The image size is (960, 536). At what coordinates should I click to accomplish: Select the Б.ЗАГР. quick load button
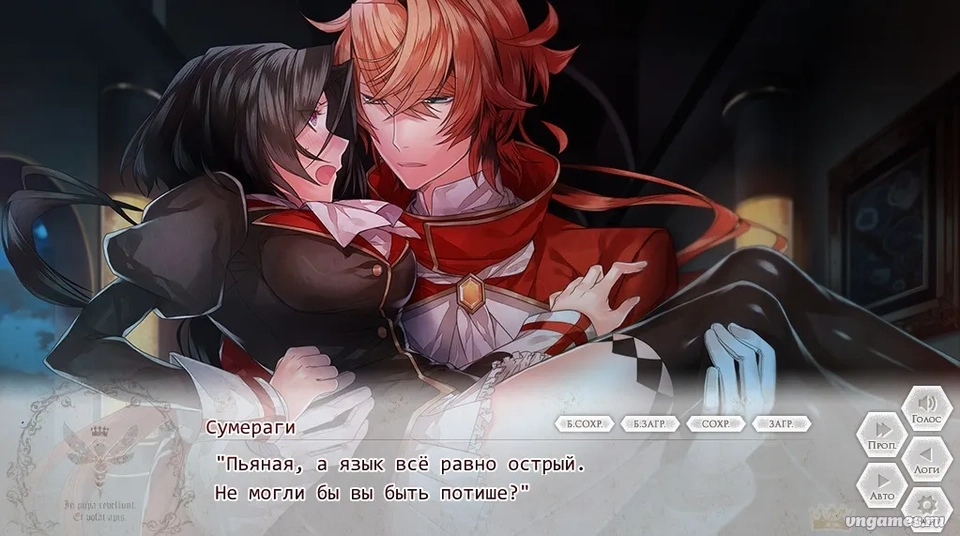649,424
